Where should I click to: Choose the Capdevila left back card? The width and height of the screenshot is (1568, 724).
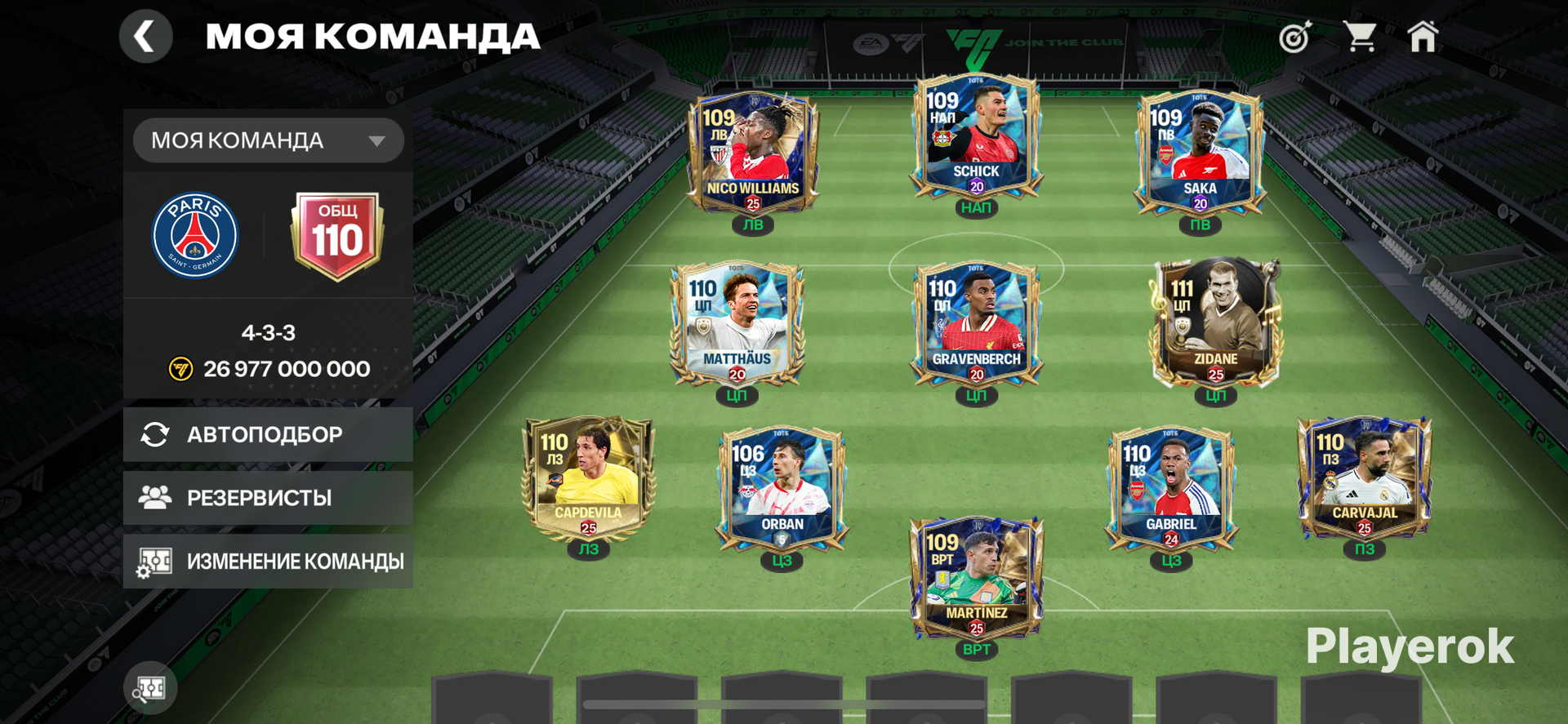[x=588, y=480]
